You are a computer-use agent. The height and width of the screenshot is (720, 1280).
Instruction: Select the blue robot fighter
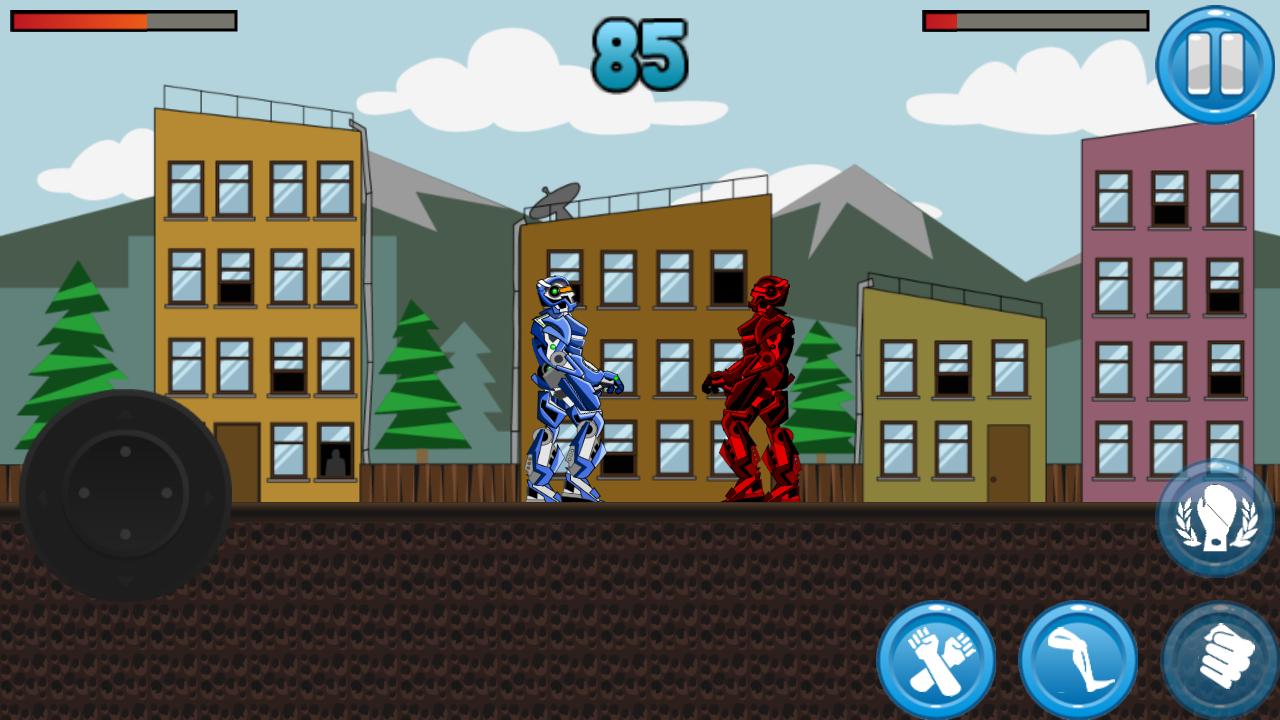pyautogui.click(x=565, y=380)
